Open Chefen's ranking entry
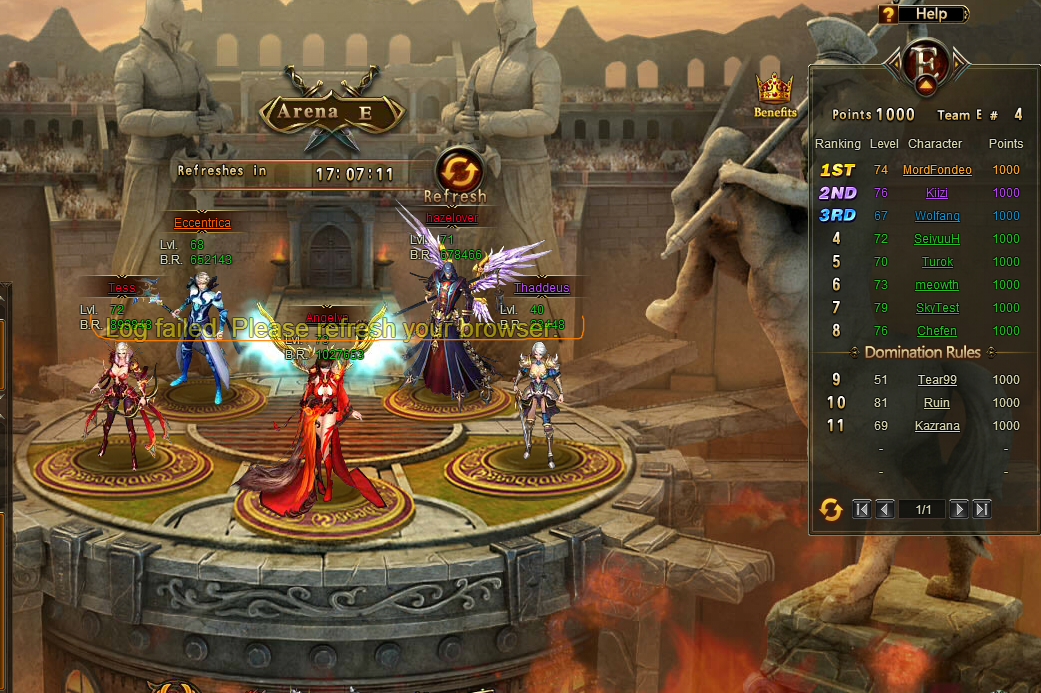 pyautogui.click(x=937, y=331)
